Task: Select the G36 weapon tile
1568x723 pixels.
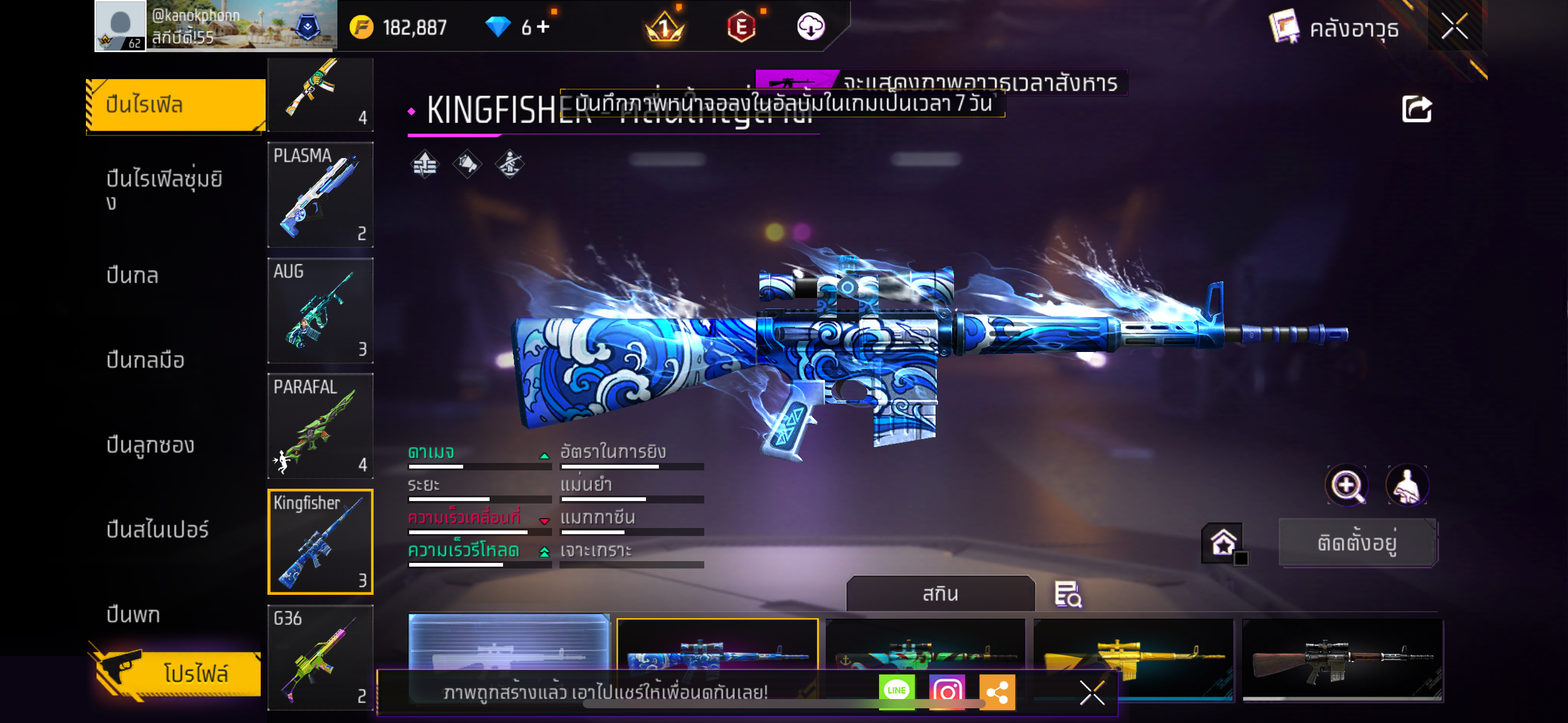Action: point(320,657)
